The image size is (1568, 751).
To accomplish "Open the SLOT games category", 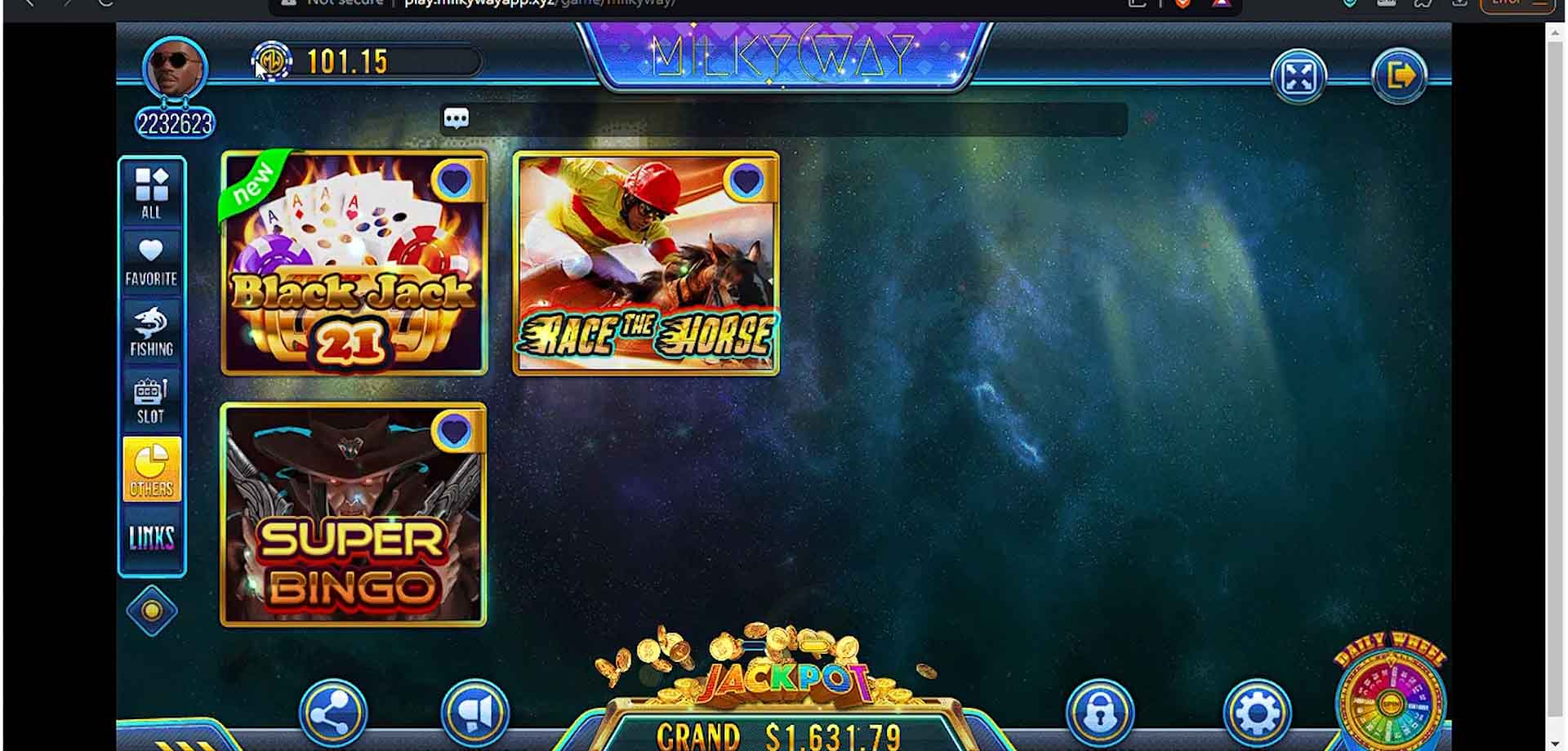I will (x=151, y=400).
